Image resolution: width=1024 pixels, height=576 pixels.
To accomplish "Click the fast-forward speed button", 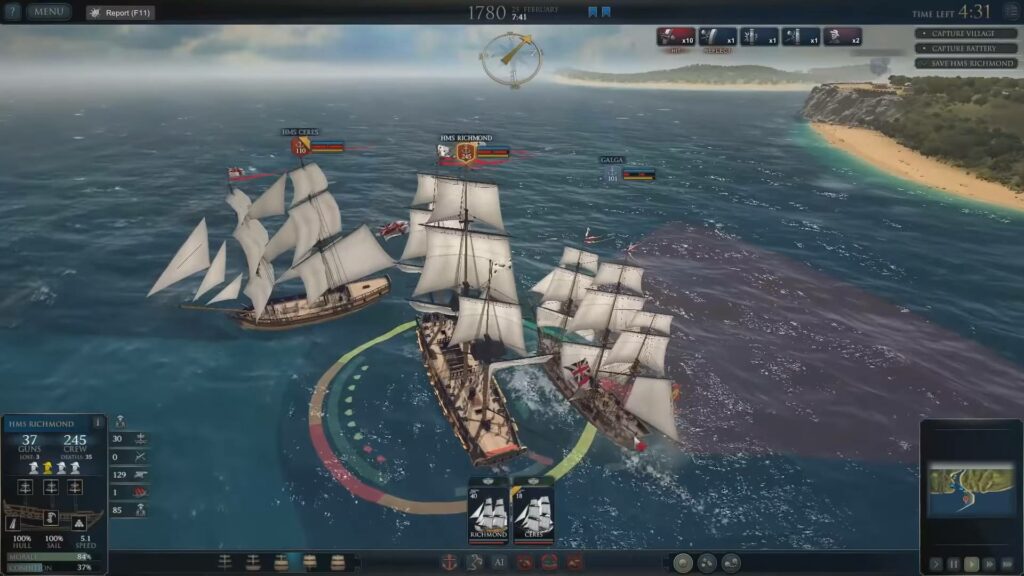I will click(989, 564).
